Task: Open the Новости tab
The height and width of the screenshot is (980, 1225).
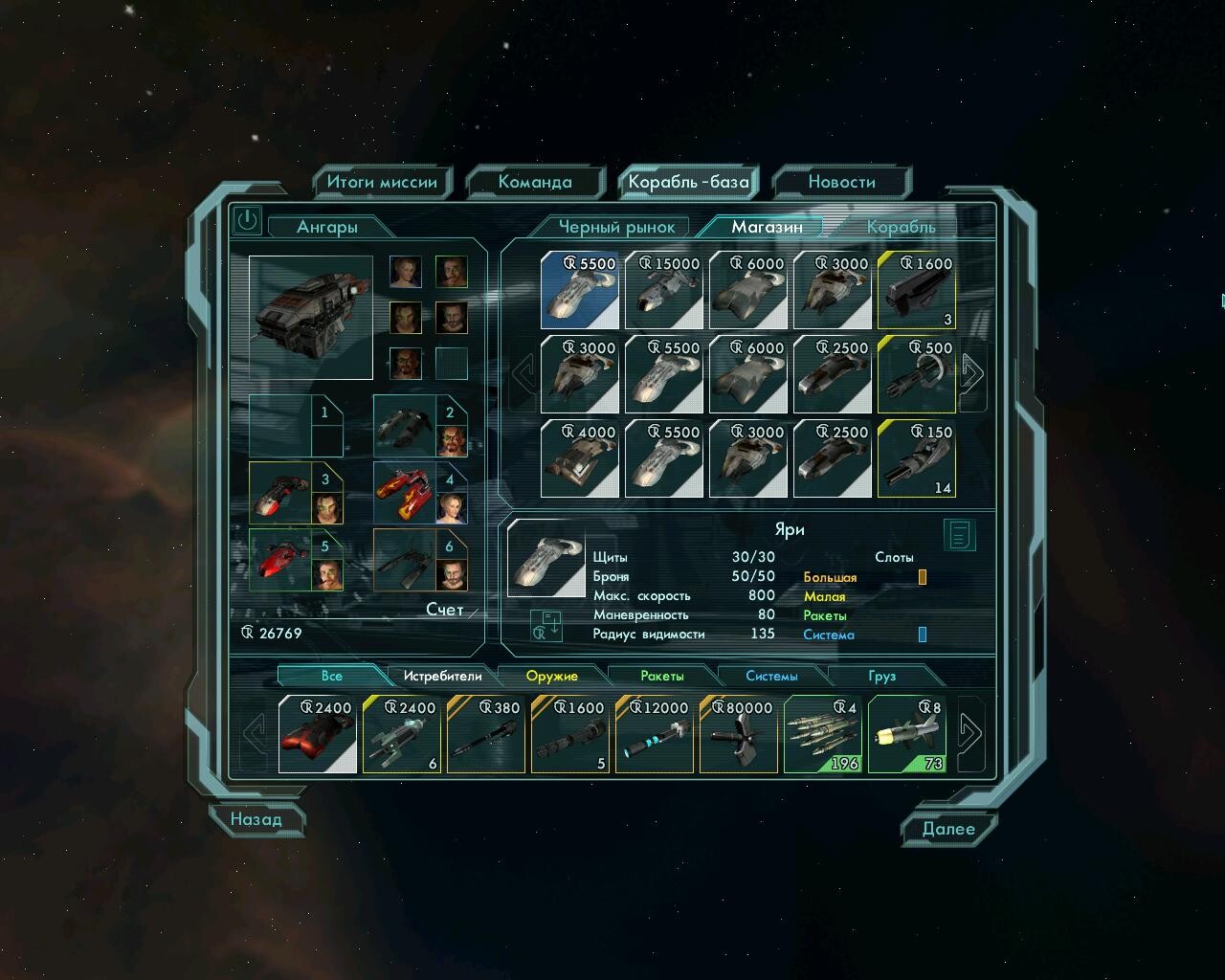Action: pos(841,182)
